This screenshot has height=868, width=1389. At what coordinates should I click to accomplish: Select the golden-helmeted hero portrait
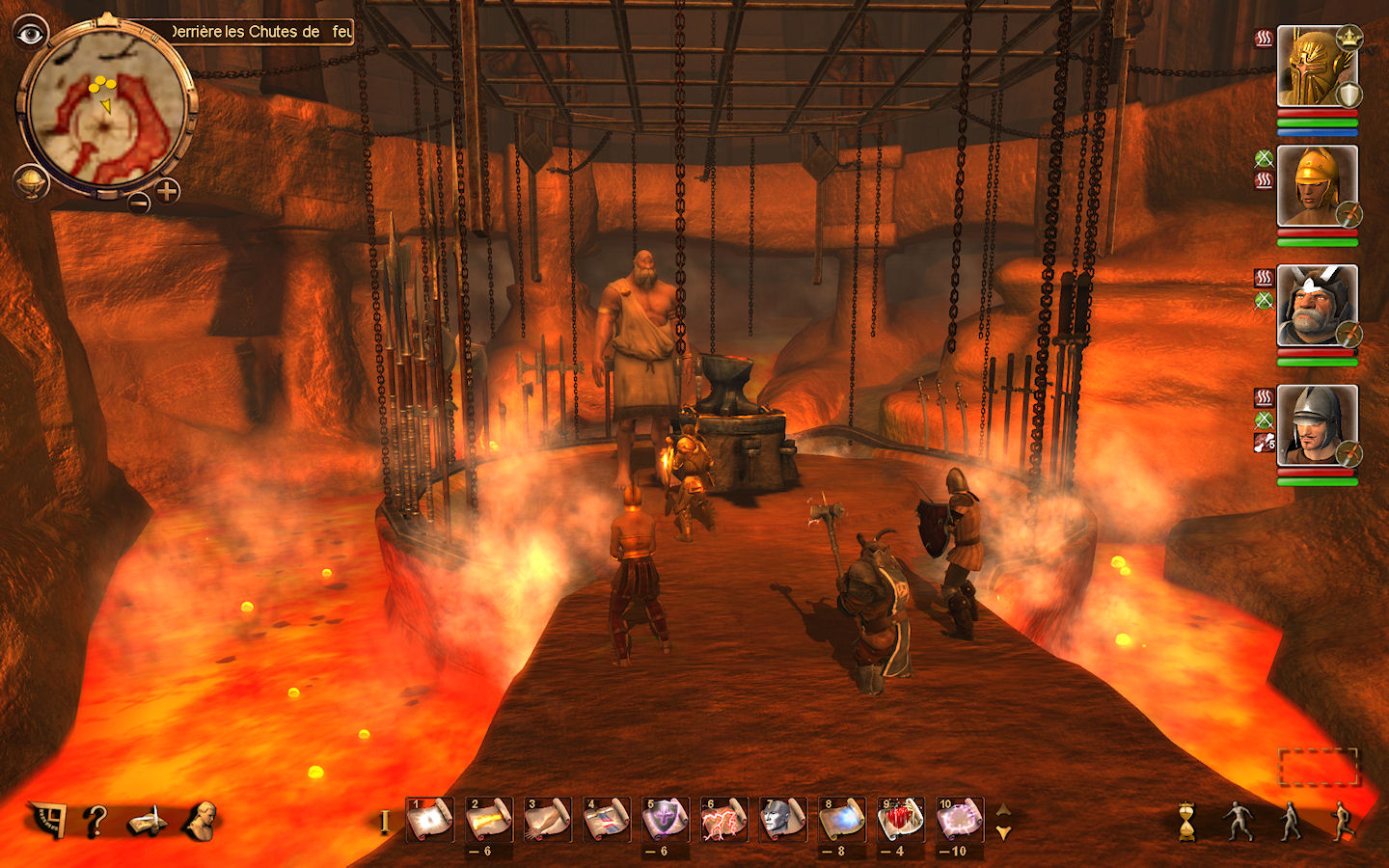[1316, 68]
